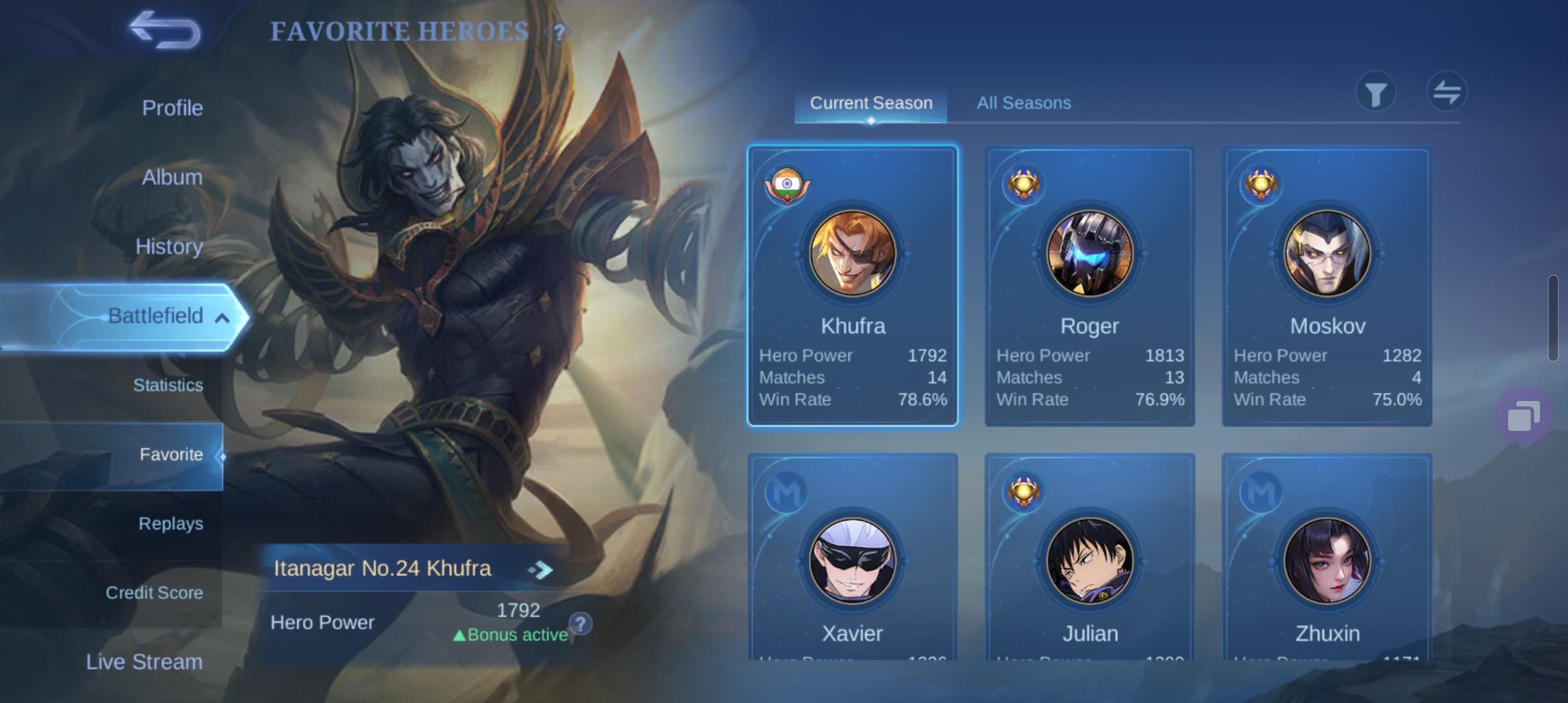Open the Profile menu entry
The image size is (1568, 703).
coord(172,108)
